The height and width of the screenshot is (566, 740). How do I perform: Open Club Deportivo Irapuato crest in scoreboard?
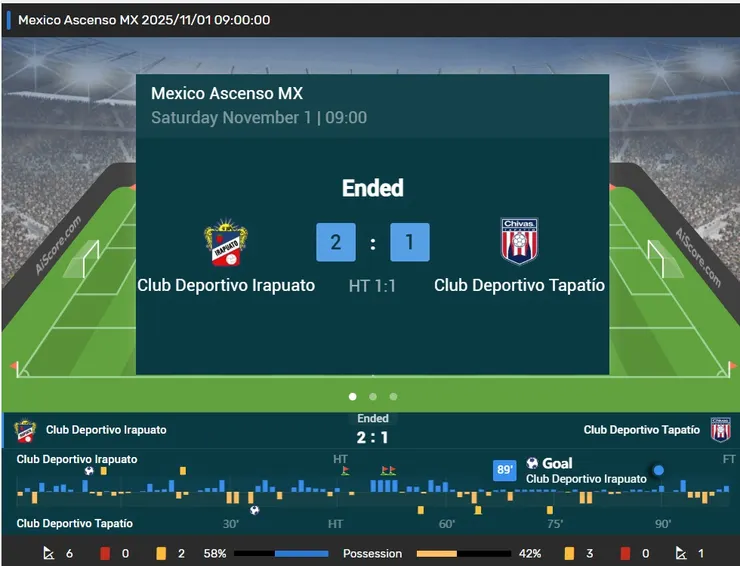[x=226, y=243]
